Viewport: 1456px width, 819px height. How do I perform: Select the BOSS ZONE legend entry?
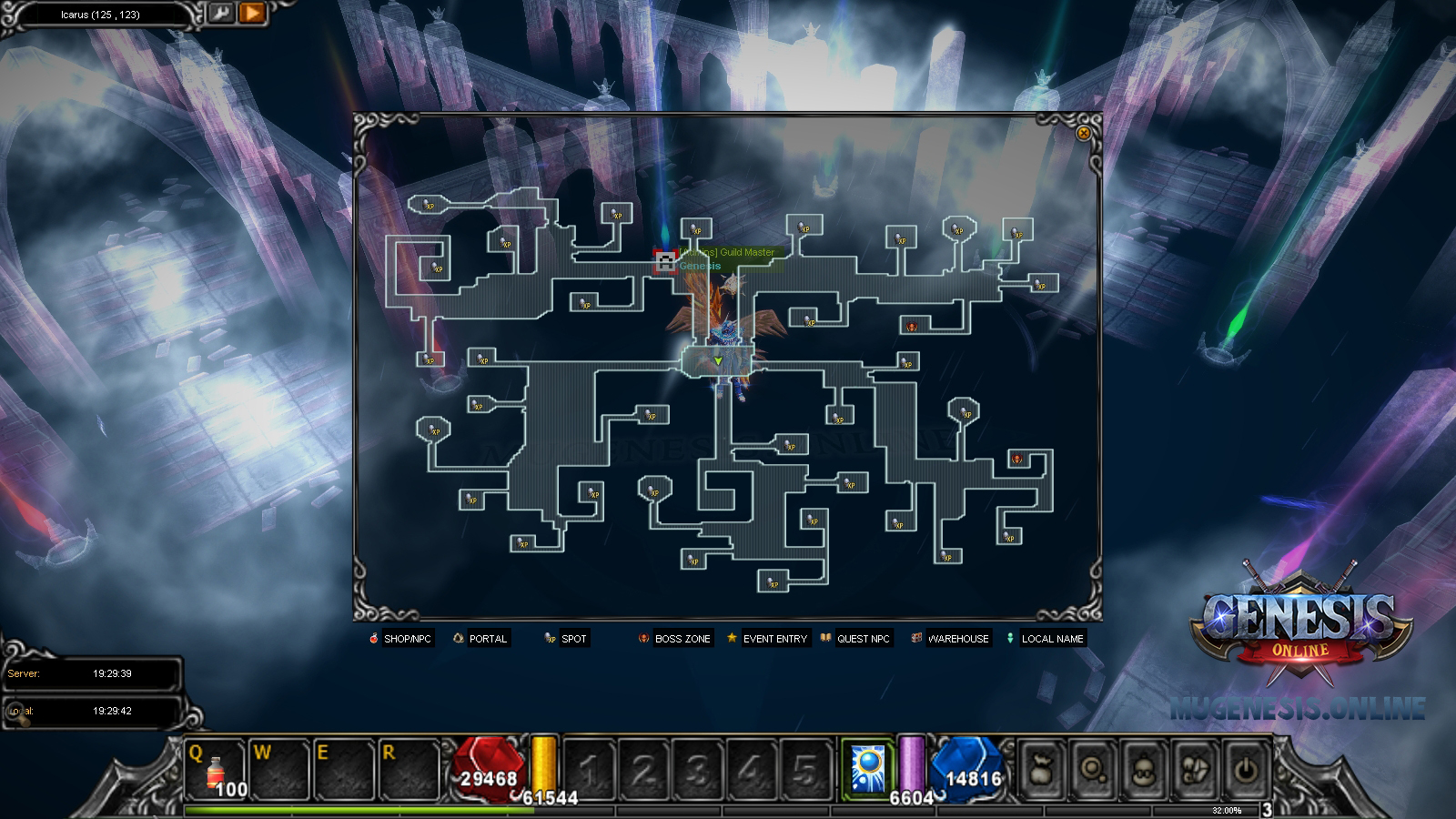coord(674,639)
